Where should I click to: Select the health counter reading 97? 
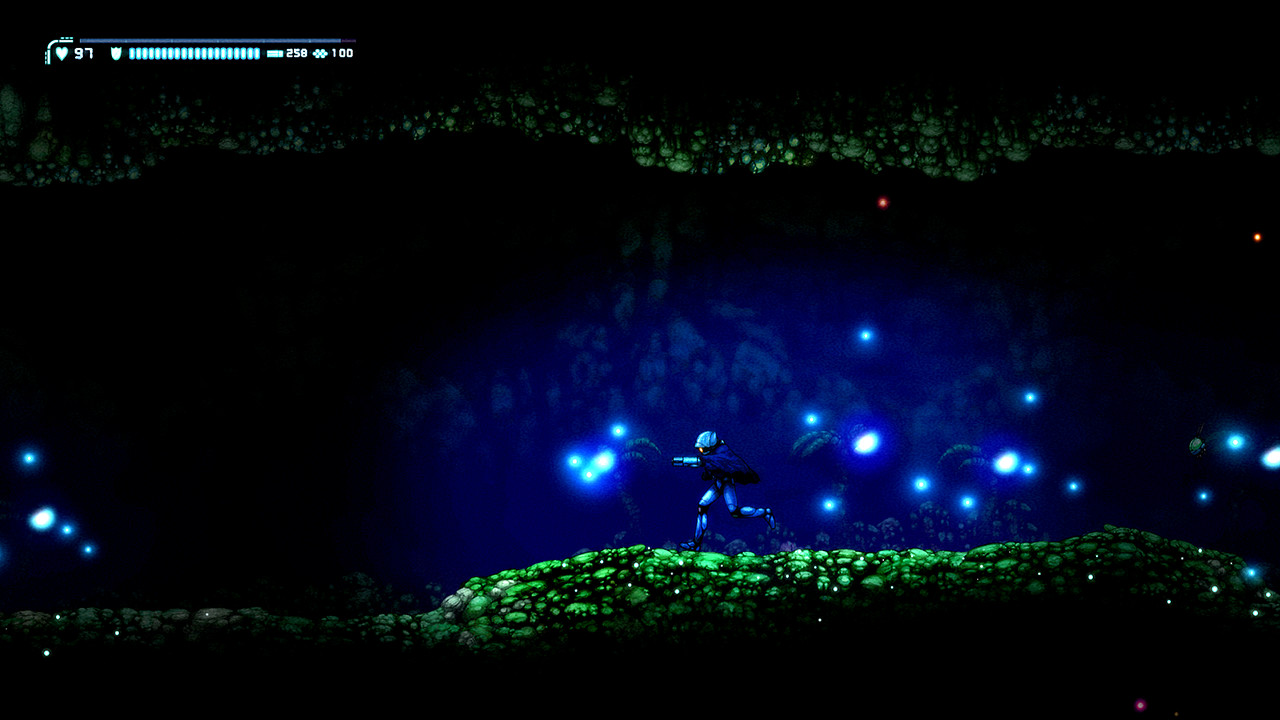click(85, 52)
